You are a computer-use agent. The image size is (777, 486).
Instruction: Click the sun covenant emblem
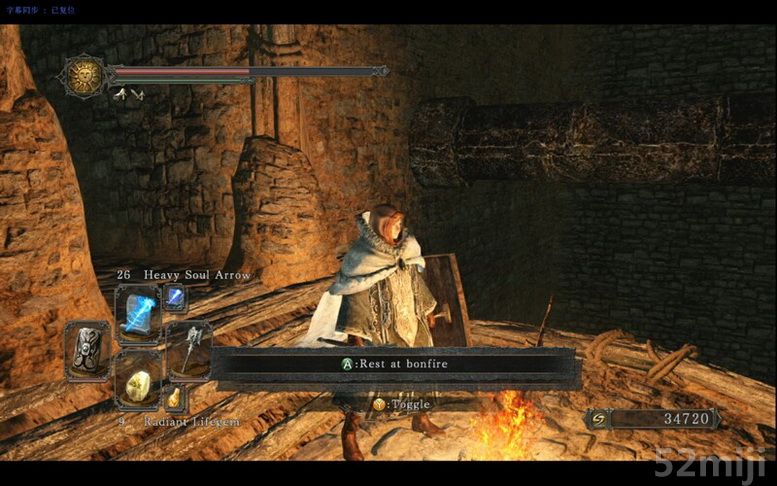click(84, 76)
